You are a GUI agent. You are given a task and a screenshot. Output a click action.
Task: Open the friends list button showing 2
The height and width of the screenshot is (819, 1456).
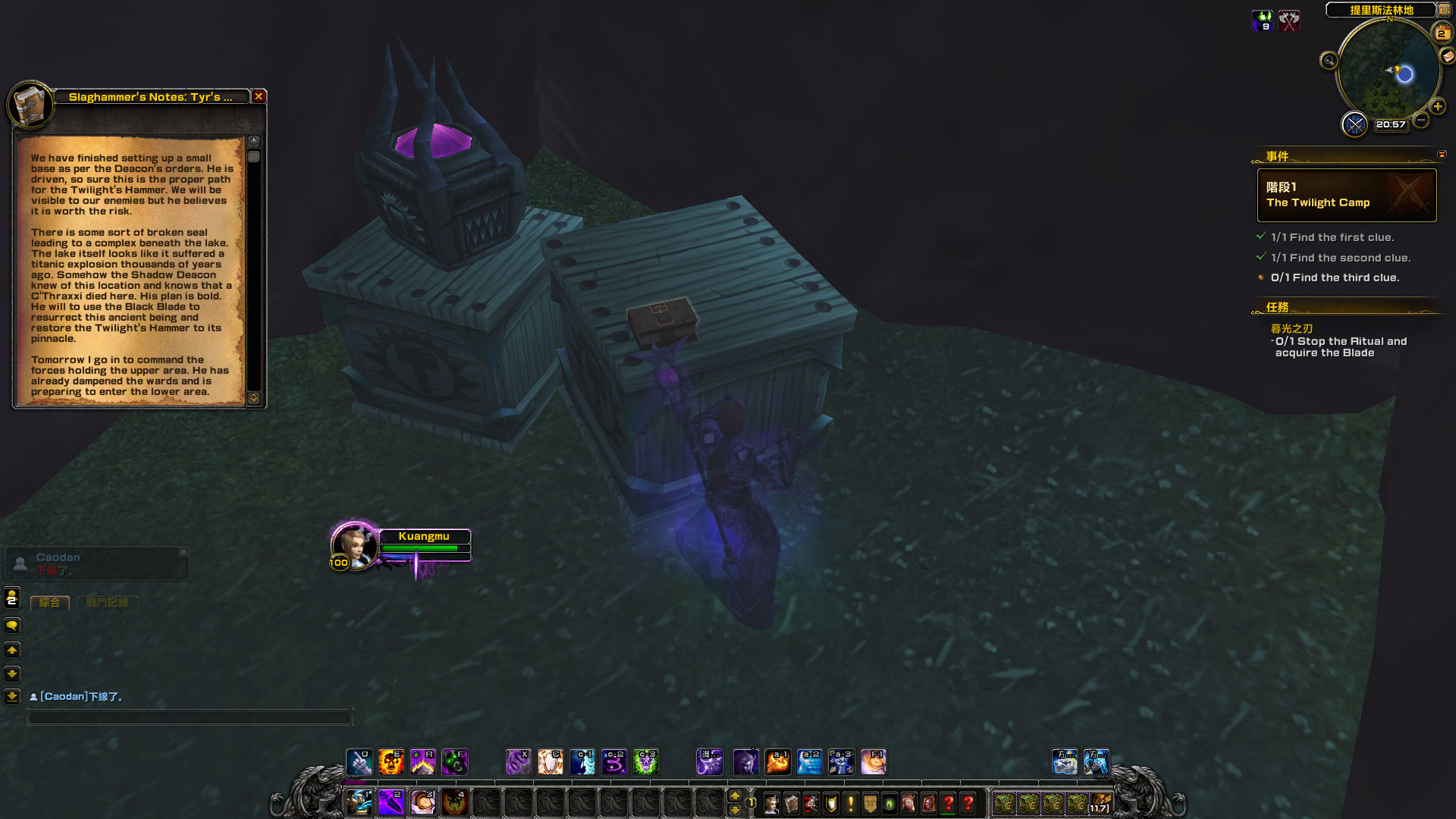(x=12, y=598)
